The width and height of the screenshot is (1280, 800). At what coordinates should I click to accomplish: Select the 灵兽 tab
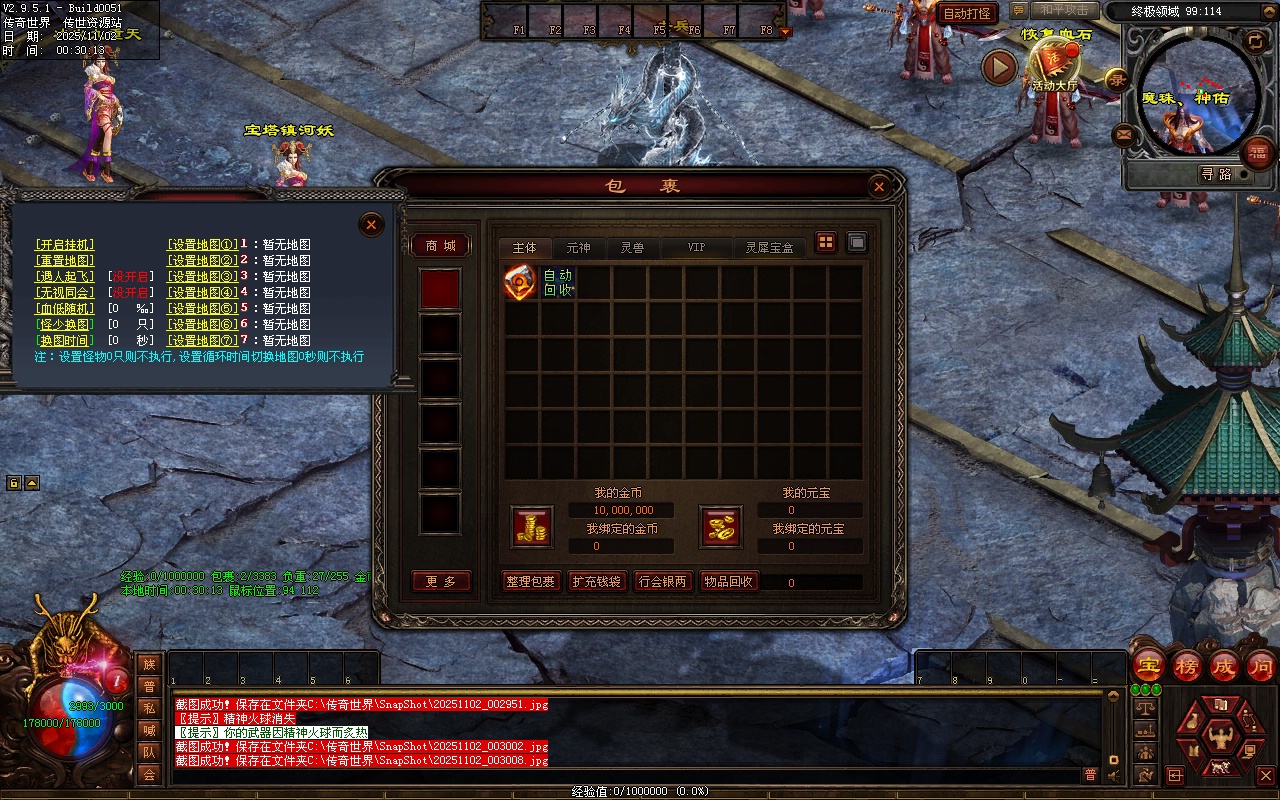(632, 247)
